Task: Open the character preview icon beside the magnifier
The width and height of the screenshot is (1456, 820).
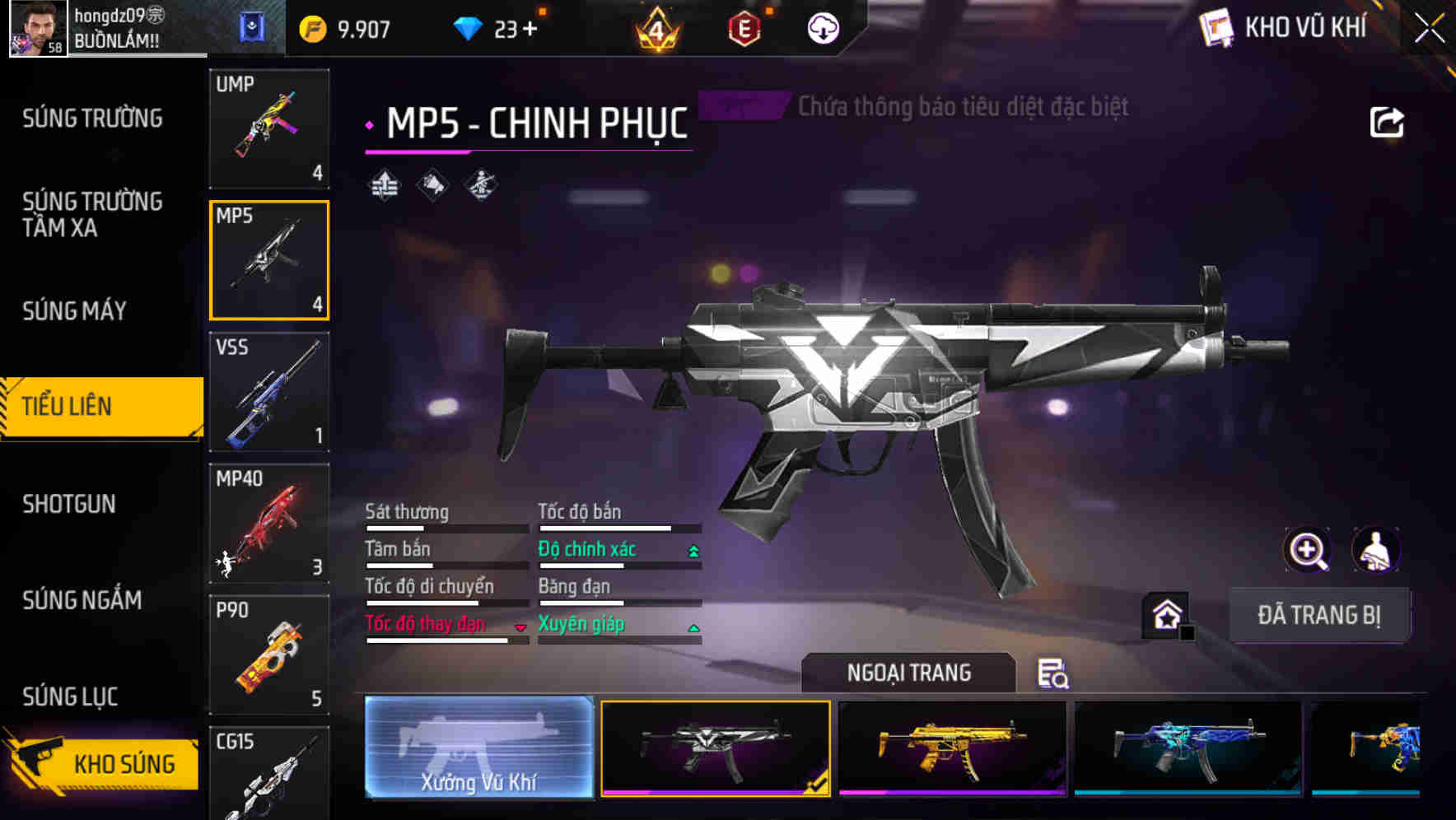Action: click(1374, 550)
